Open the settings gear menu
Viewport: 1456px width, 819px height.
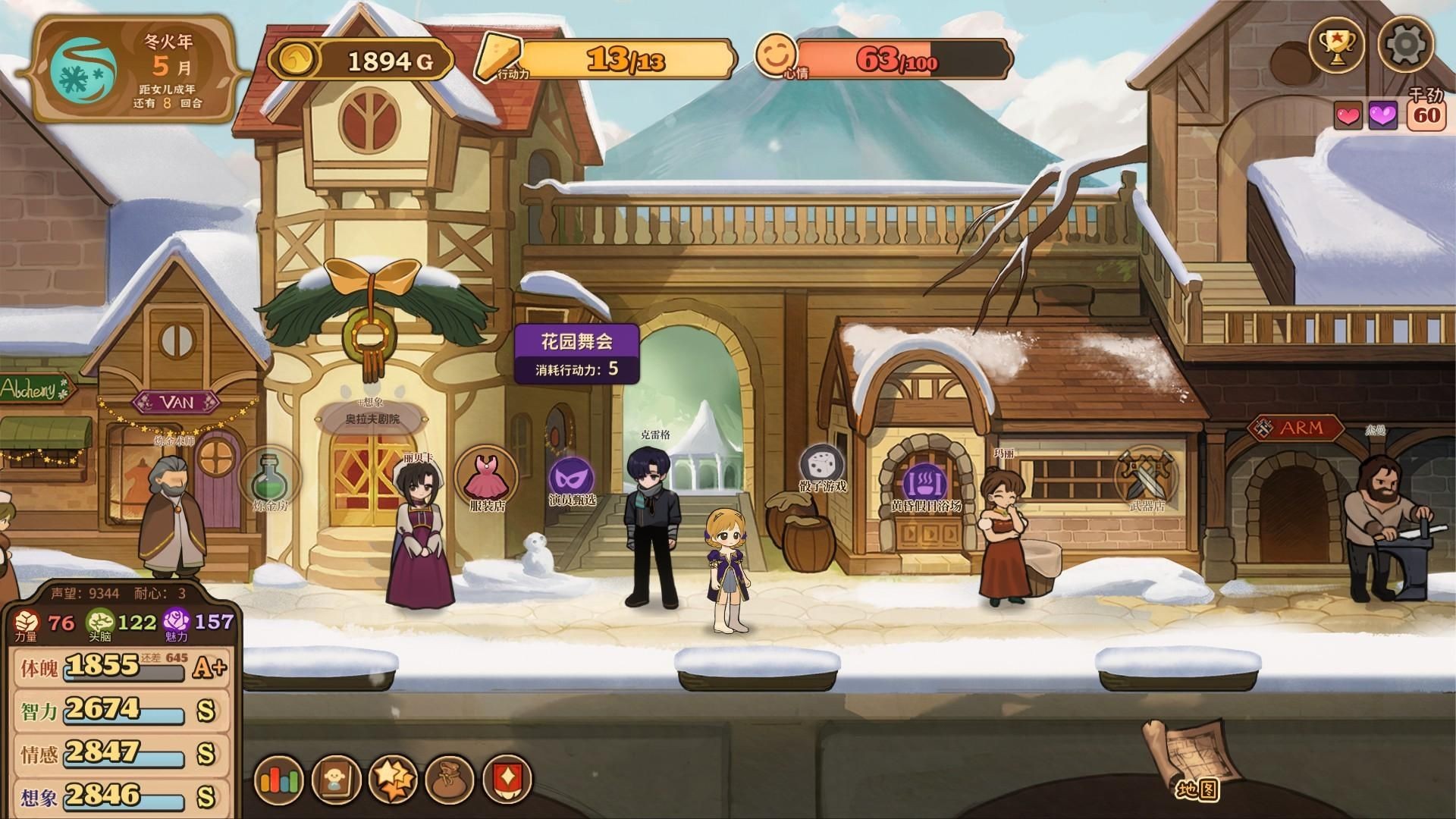[x=1405, y=45]
